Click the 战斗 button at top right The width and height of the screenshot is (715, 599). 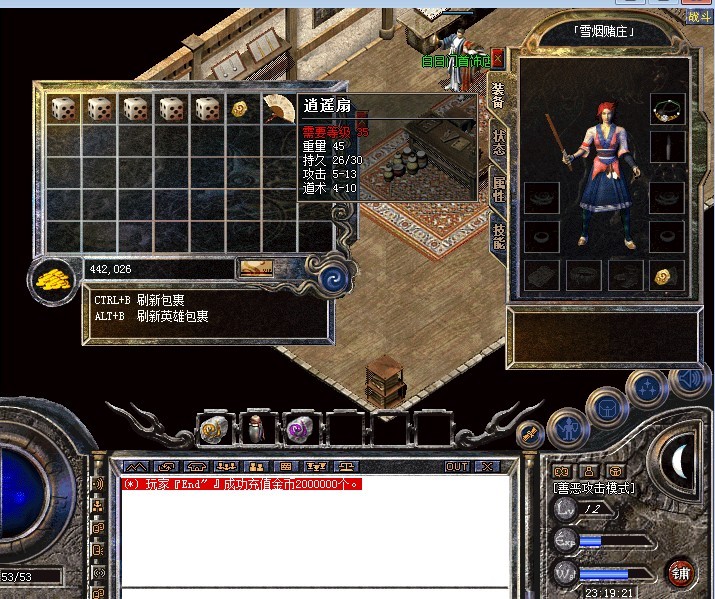[699, 14]
